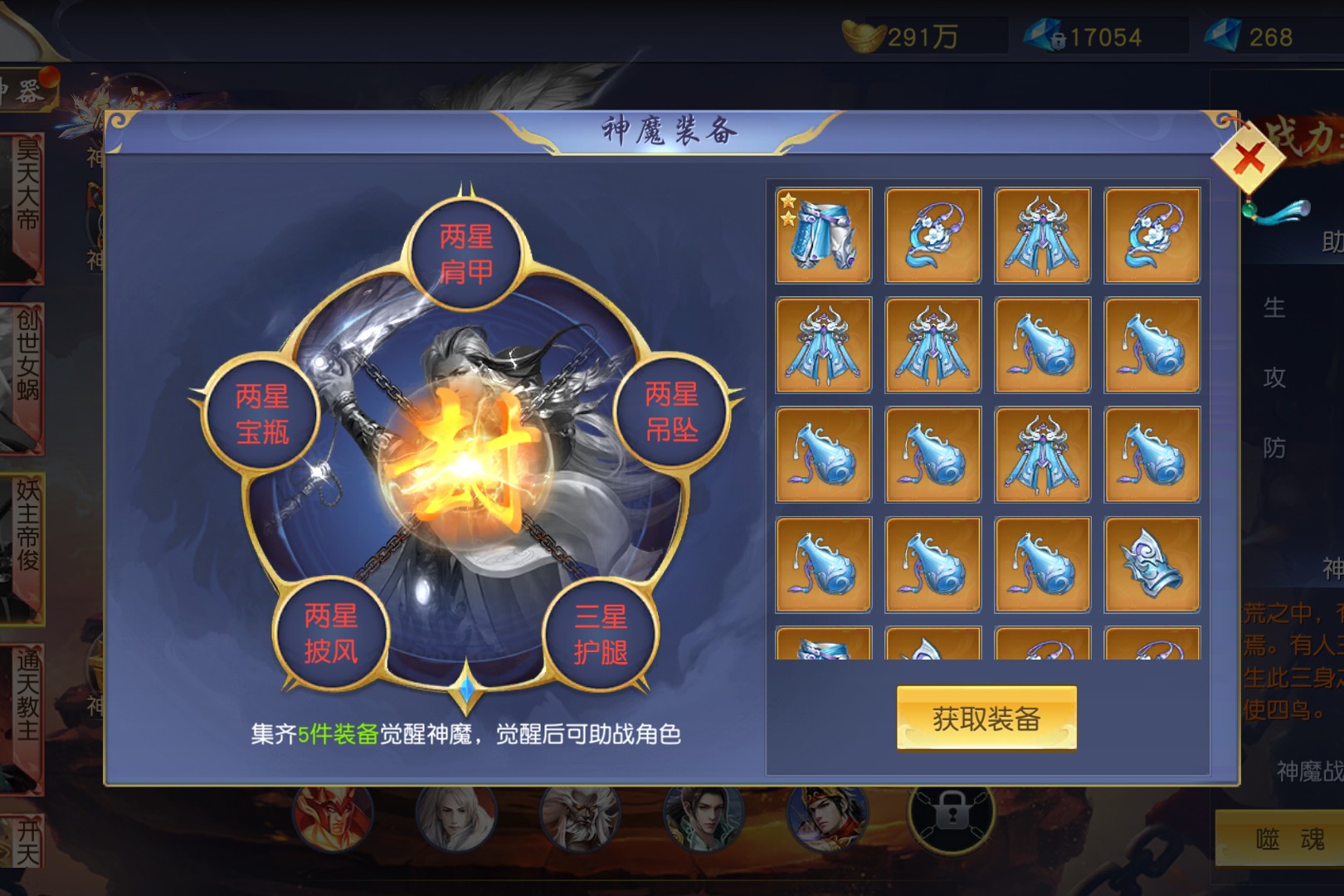The image size is (1344, 896).
Task: Choose the two-star leg armor item
Action: pos(823,236)
